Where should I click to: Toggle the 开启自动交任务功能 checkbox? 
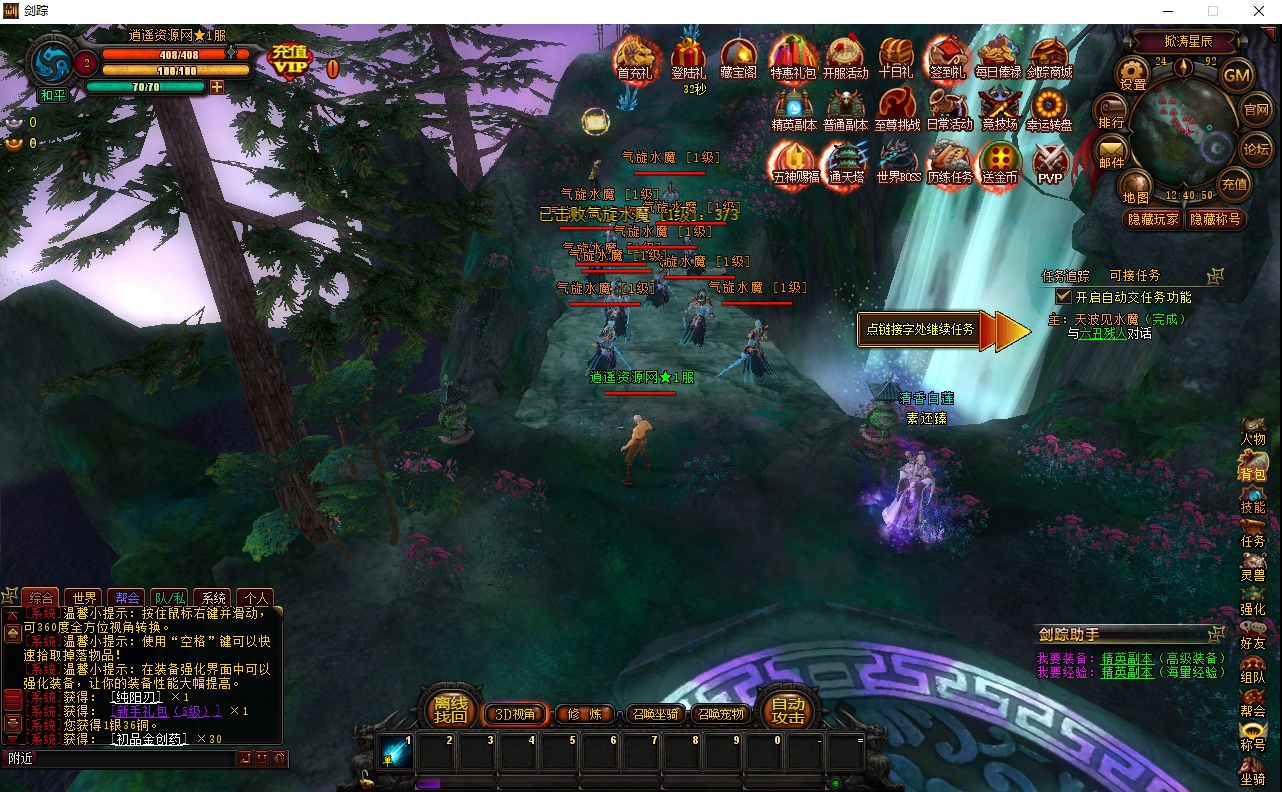point(1064,297)
